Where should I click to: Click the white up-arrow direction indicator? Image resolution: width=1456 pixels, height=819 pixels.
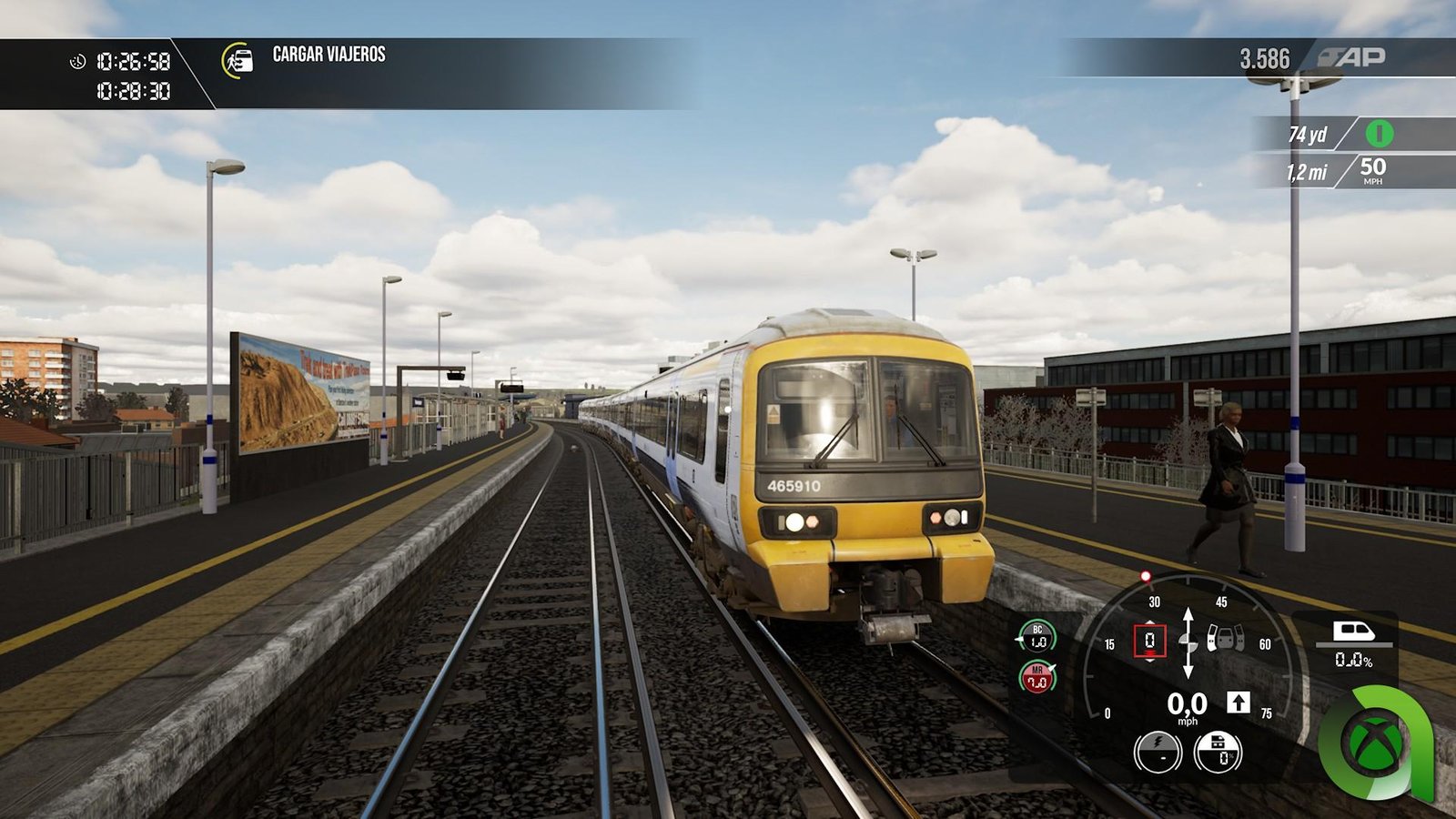coord(1238,702)
